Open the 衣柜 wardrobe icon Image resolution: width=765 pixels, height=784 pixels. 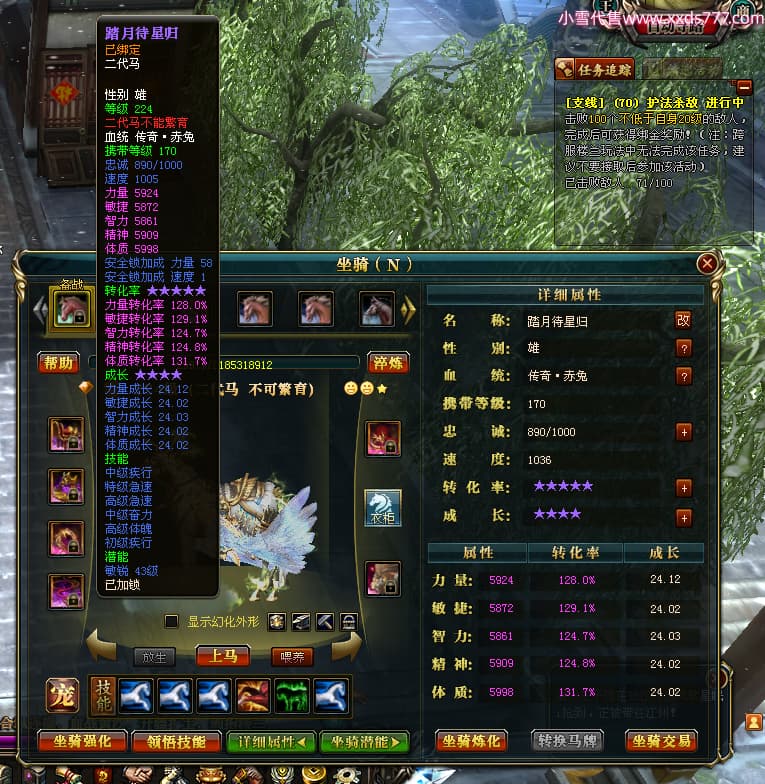pos(382,507)
